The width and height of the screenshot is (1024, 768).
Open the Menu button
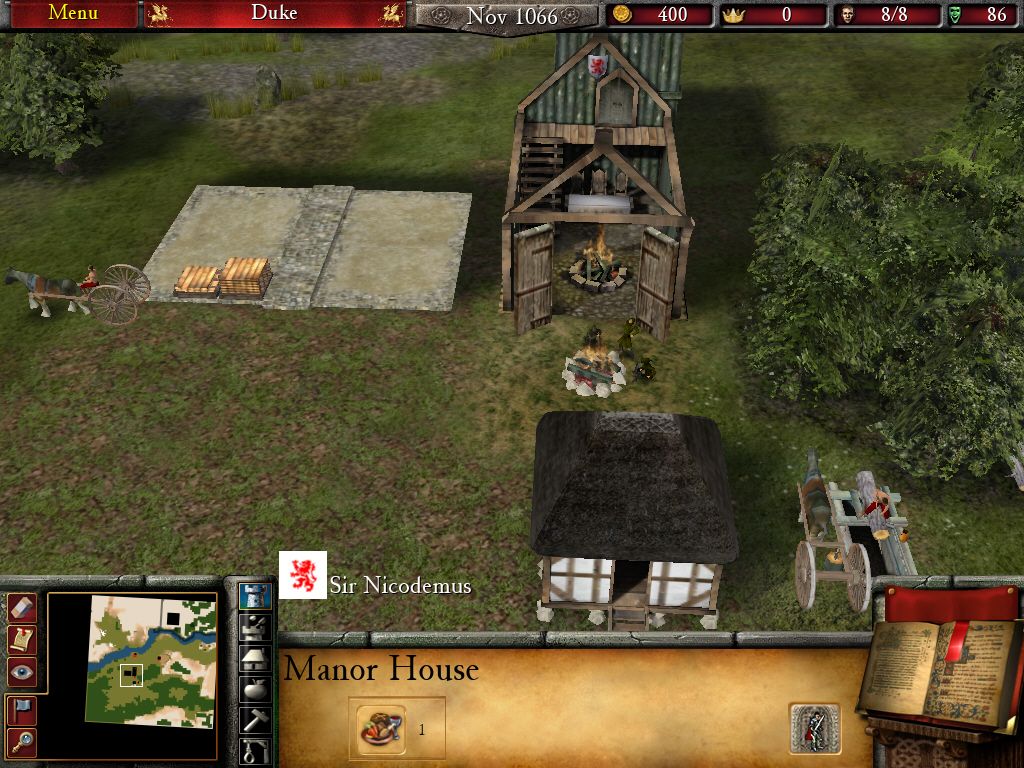[x=73, y=13]
